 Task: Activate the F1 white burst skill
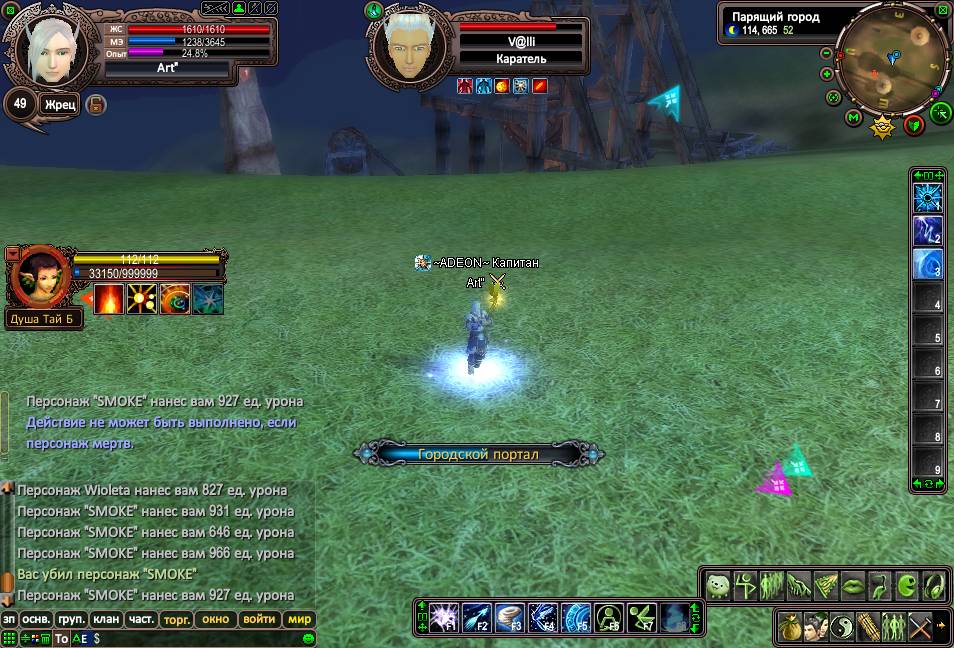pyautogui.click(x=444, y=618)
